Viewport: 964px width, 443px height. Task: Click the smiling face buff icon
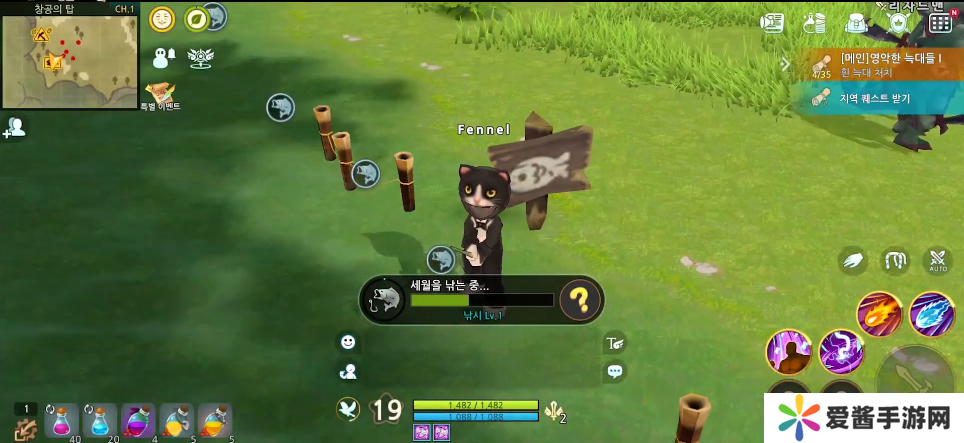[162, 19]
